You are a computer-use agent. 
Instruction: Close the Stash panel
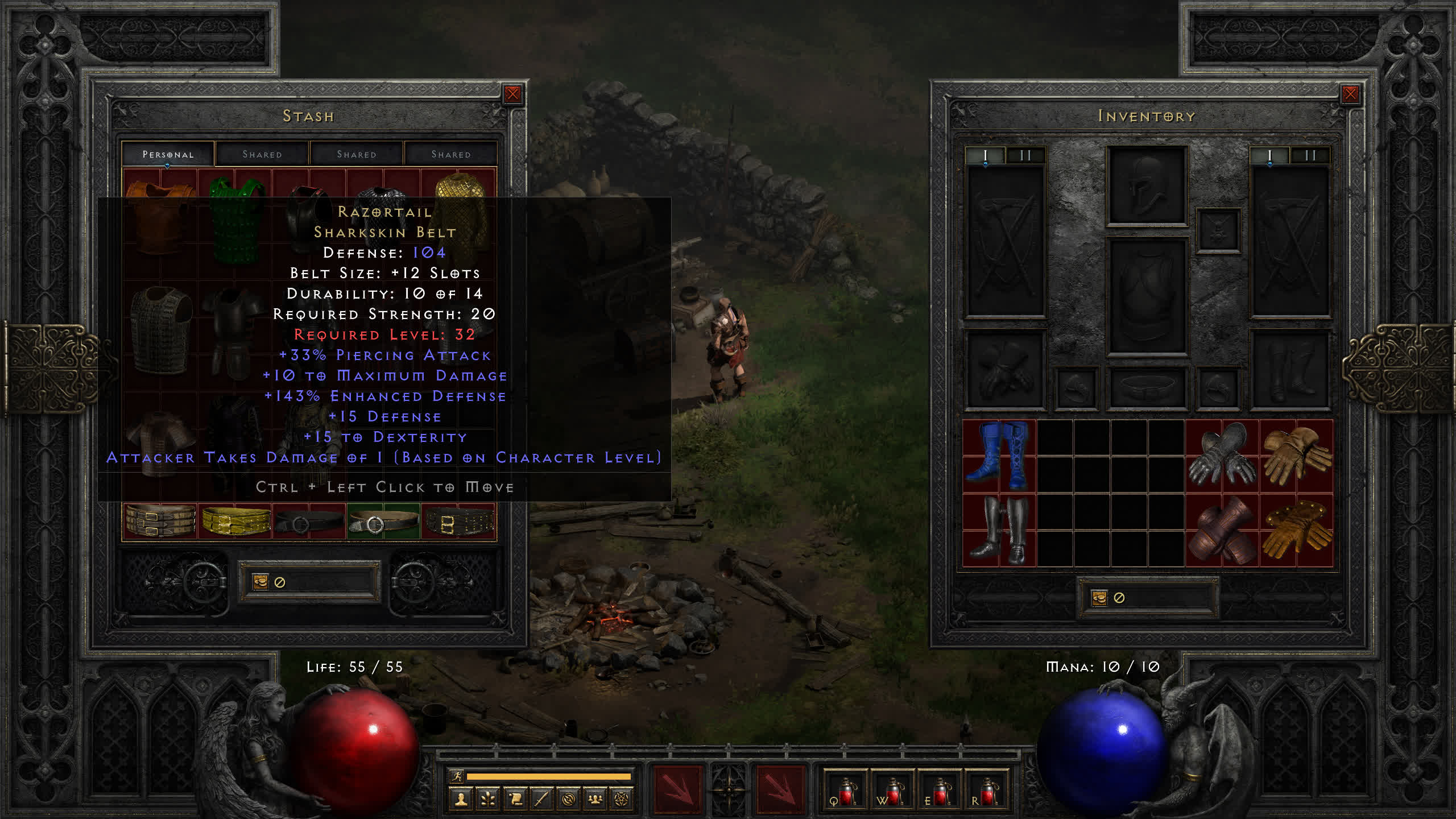coord(512,94)
